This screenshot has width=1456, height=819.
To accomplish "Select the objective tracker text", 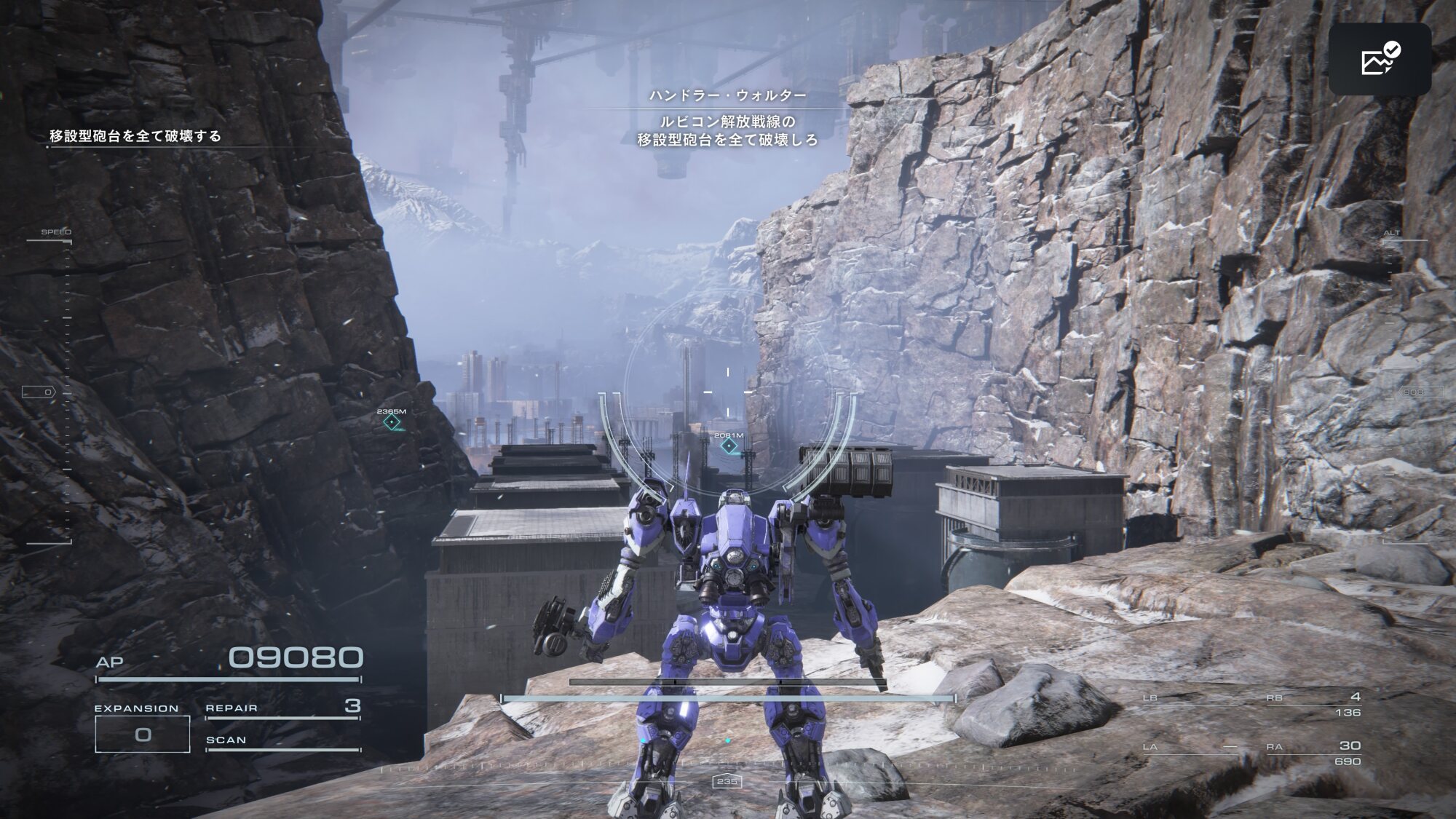I will pyautogui.click(x=135, y=136).
